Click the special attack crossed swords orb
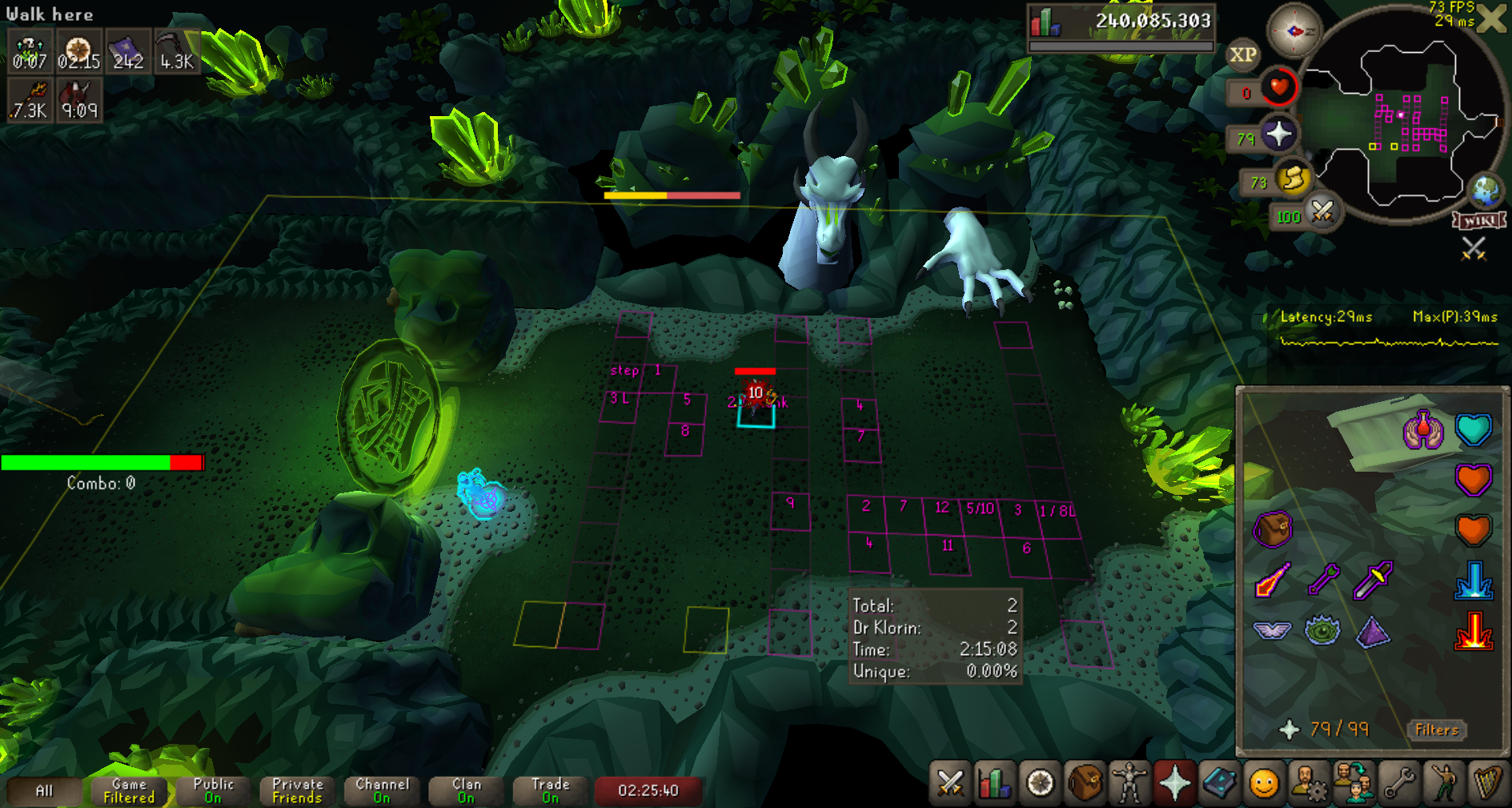 pyautogui.click(x=1321, y=212)
